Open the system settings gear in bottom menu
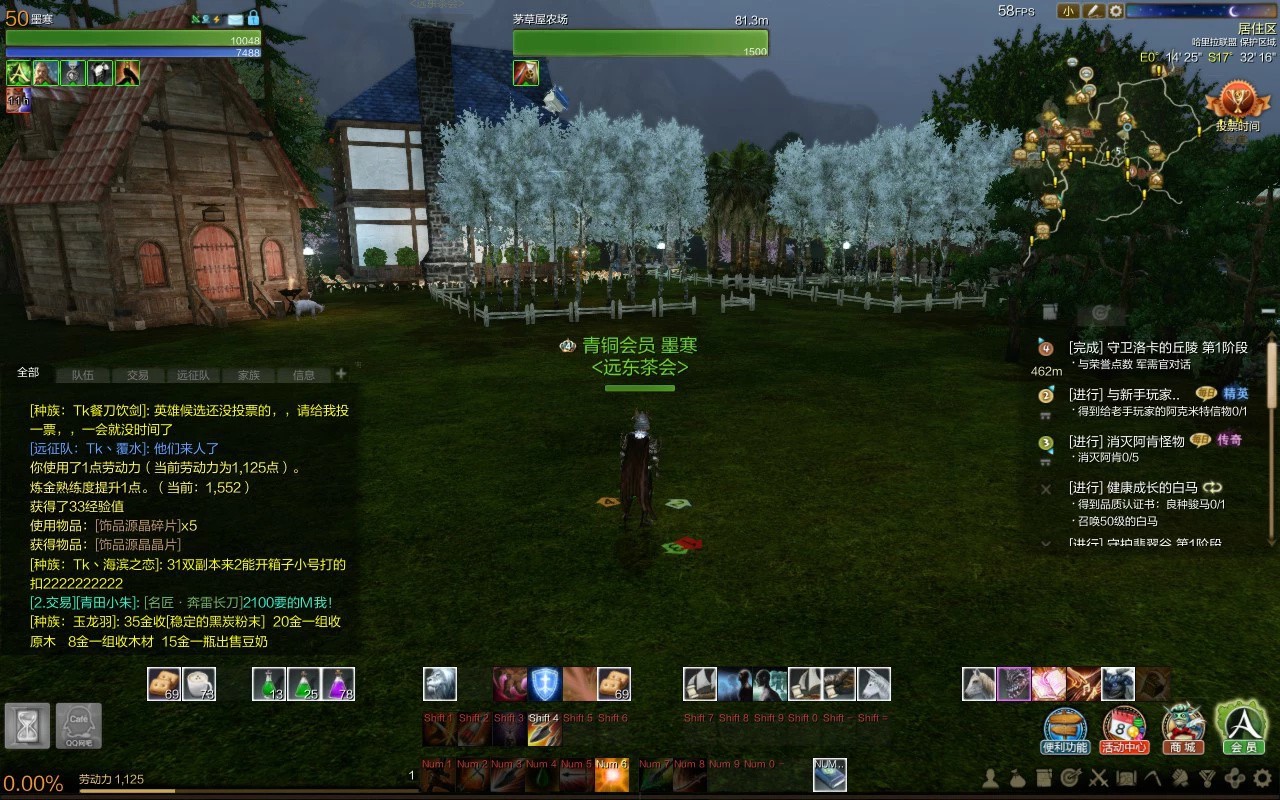This screenshot has height=800, width=1280. (x=1261, y=777)
